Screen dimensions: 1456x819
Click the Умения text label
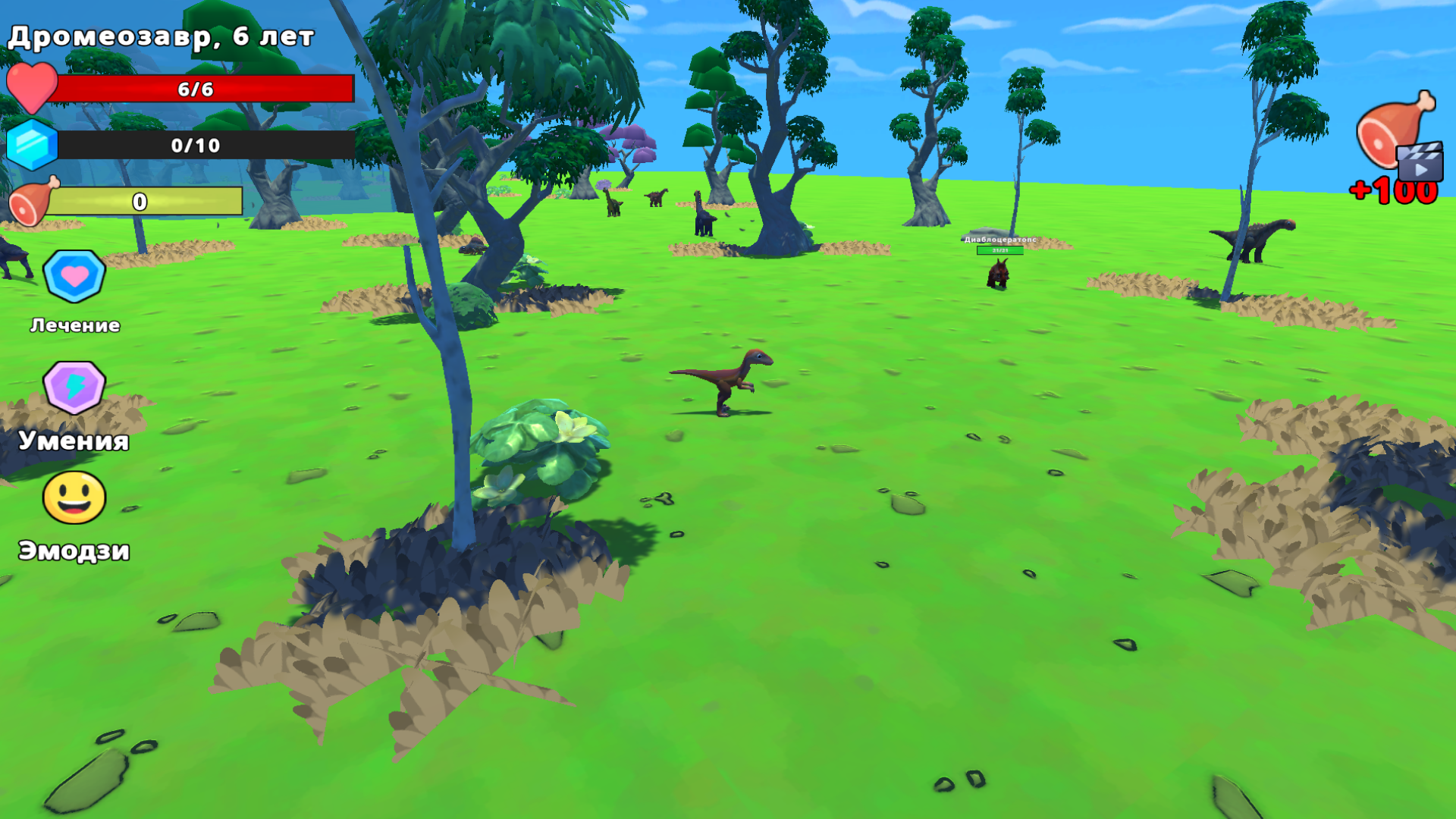click(74, 442)
